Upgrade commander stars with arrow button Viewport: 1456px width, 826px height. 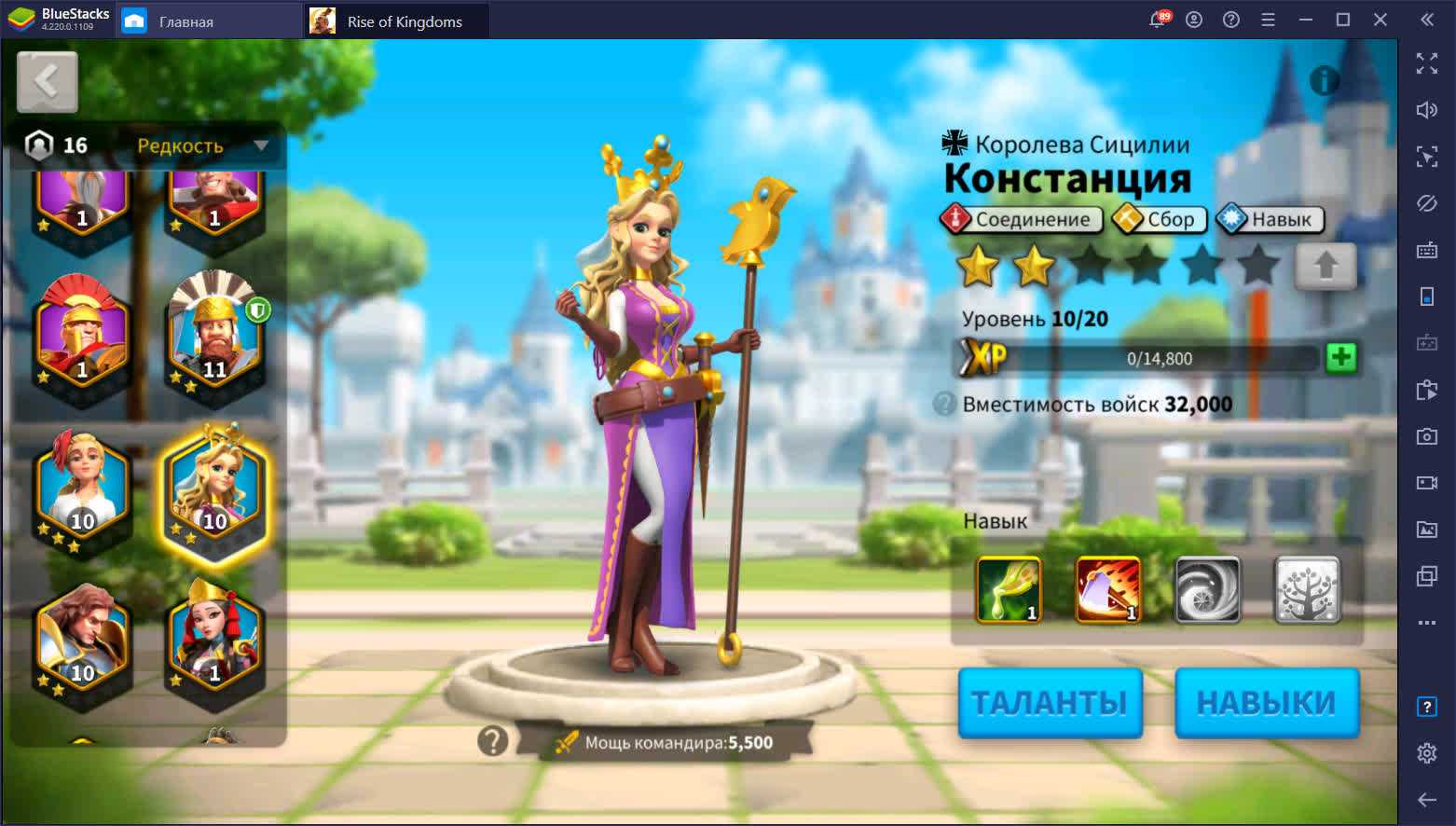pos(1325,267)
